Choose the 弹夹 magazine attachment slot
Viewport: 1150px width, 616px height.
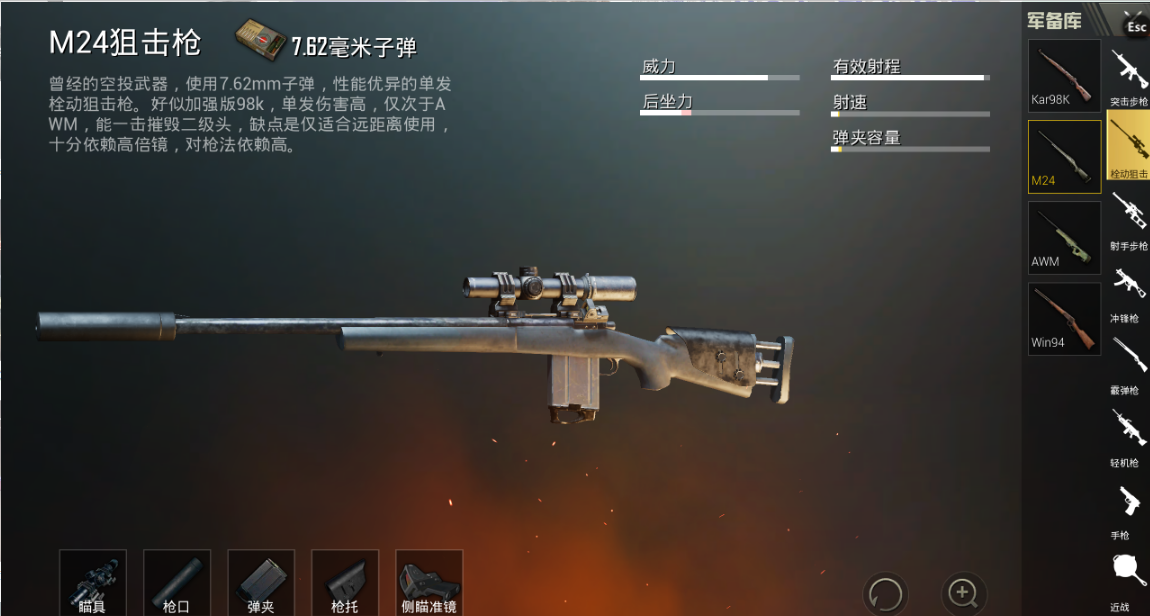(261, 582)
